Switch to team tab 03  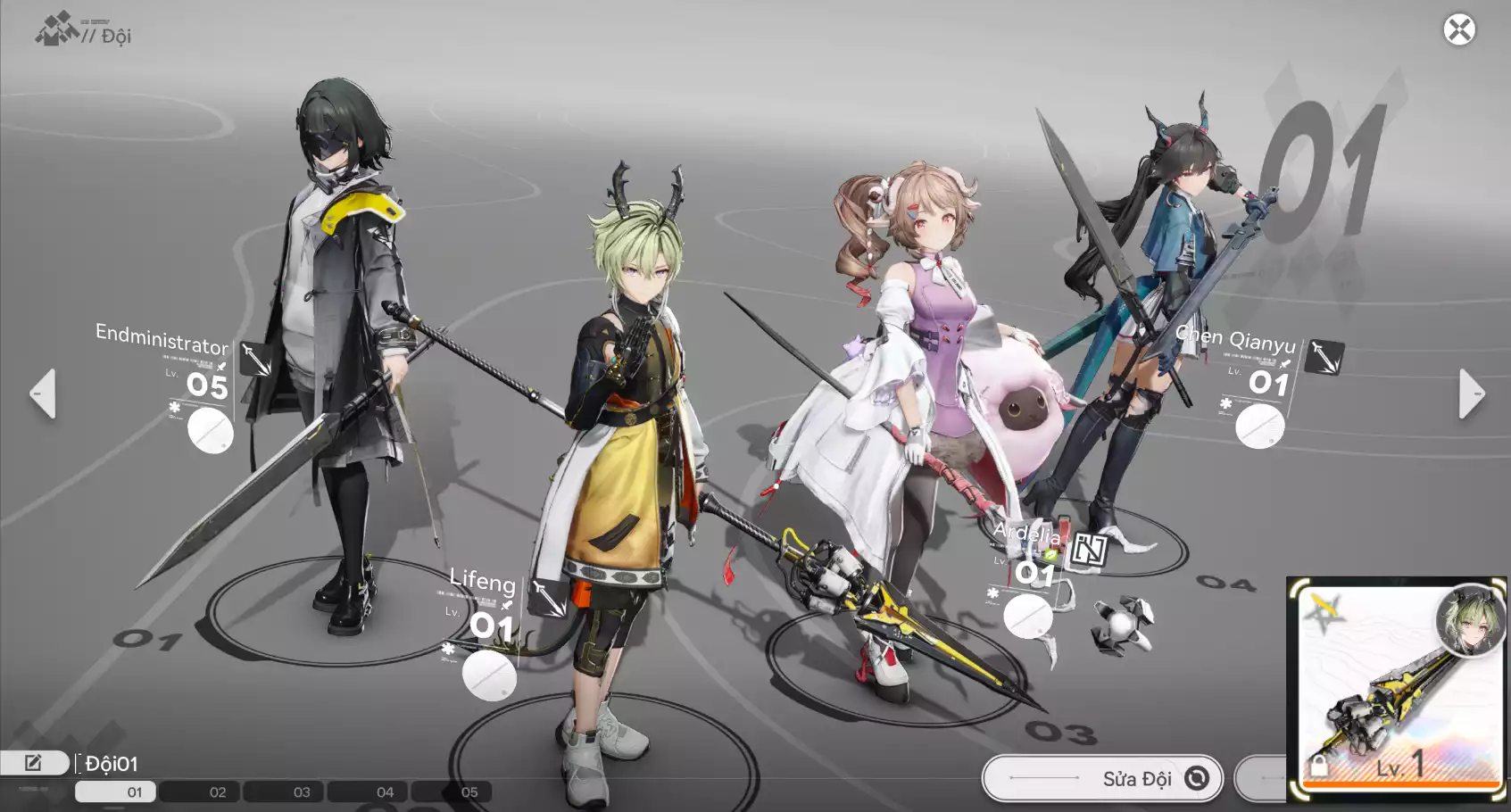302,791
